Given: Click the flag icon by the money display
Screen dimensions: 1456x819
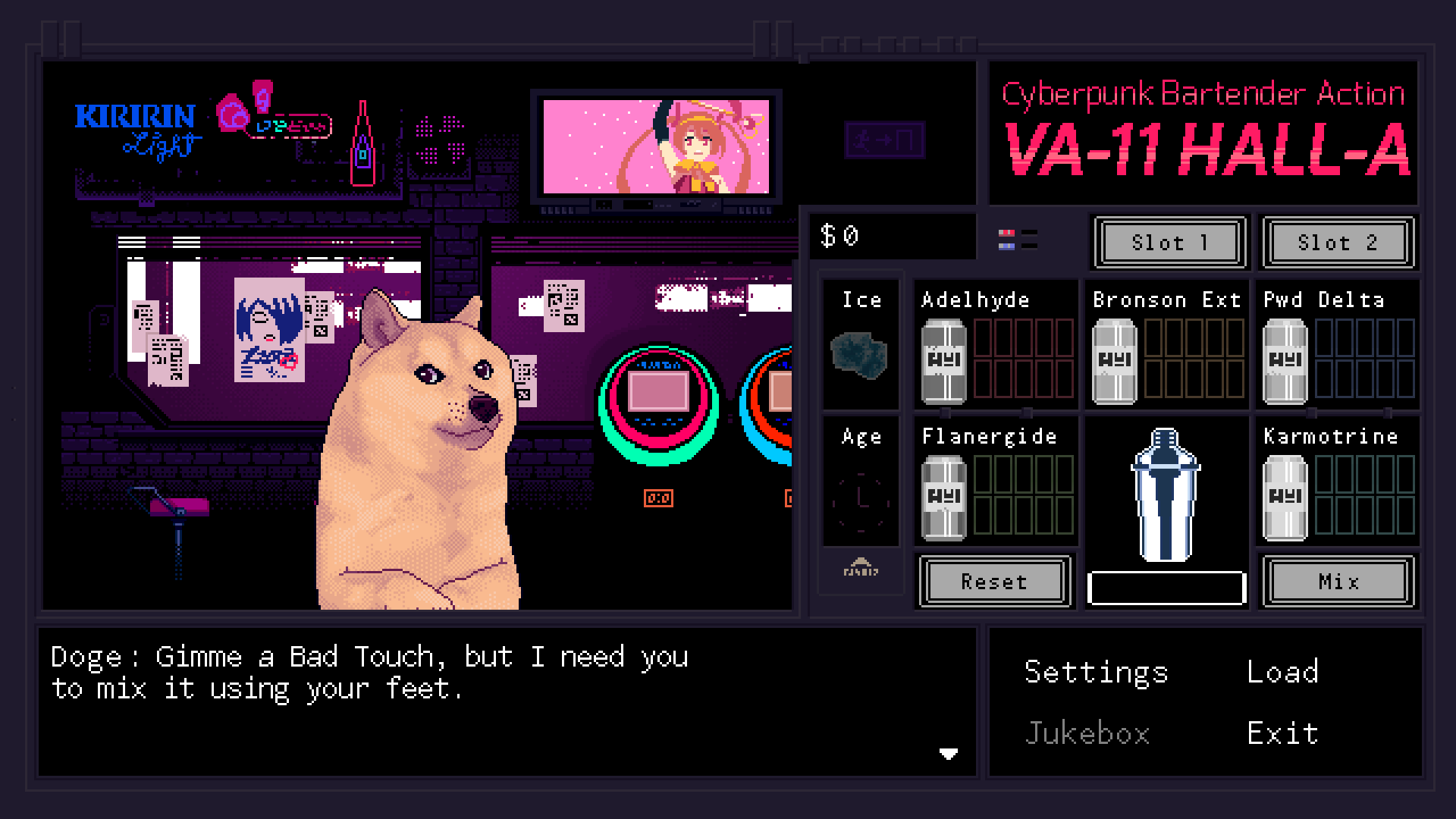Looking at the screenshot, I should point(1007,240).
